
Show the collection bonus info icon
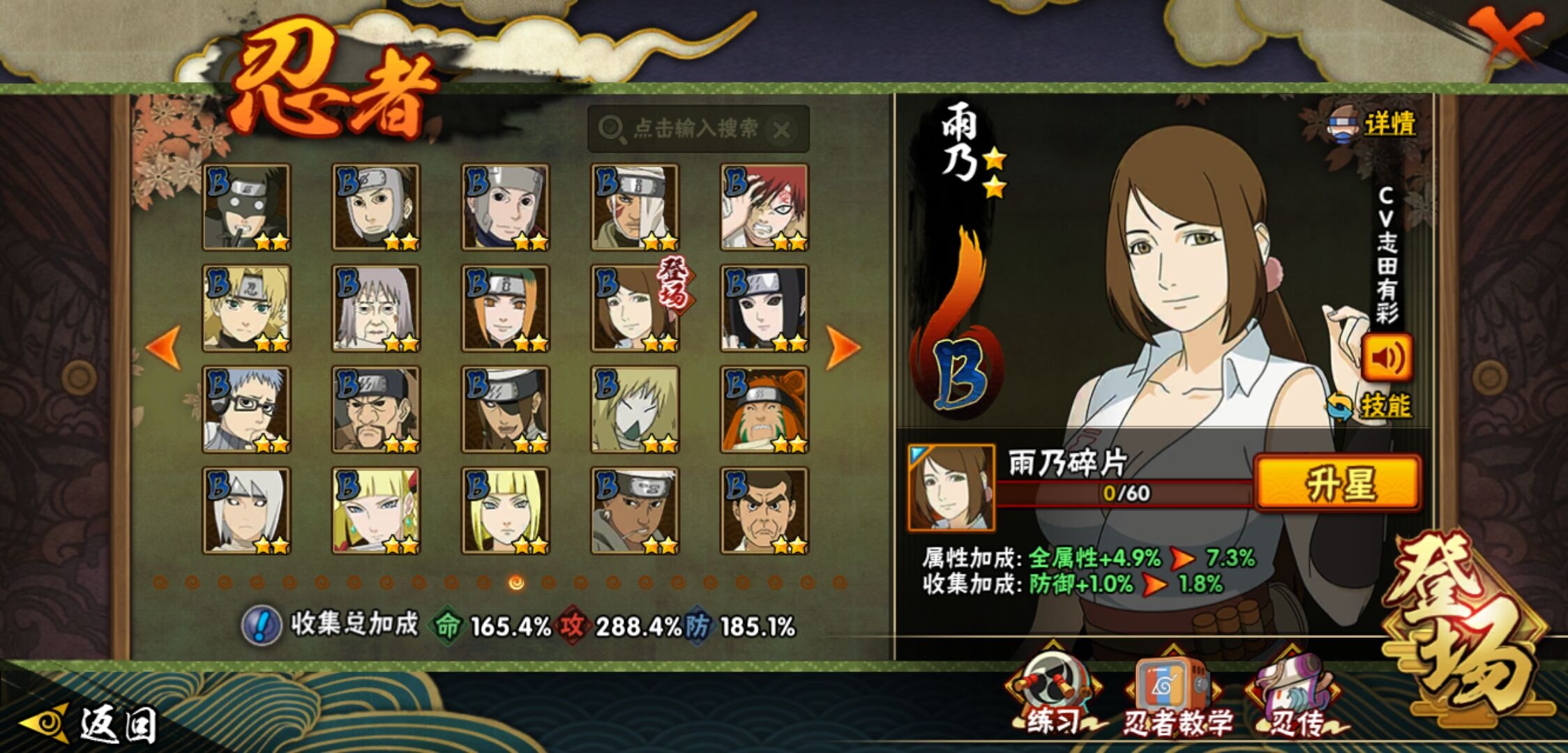point(261,625)
